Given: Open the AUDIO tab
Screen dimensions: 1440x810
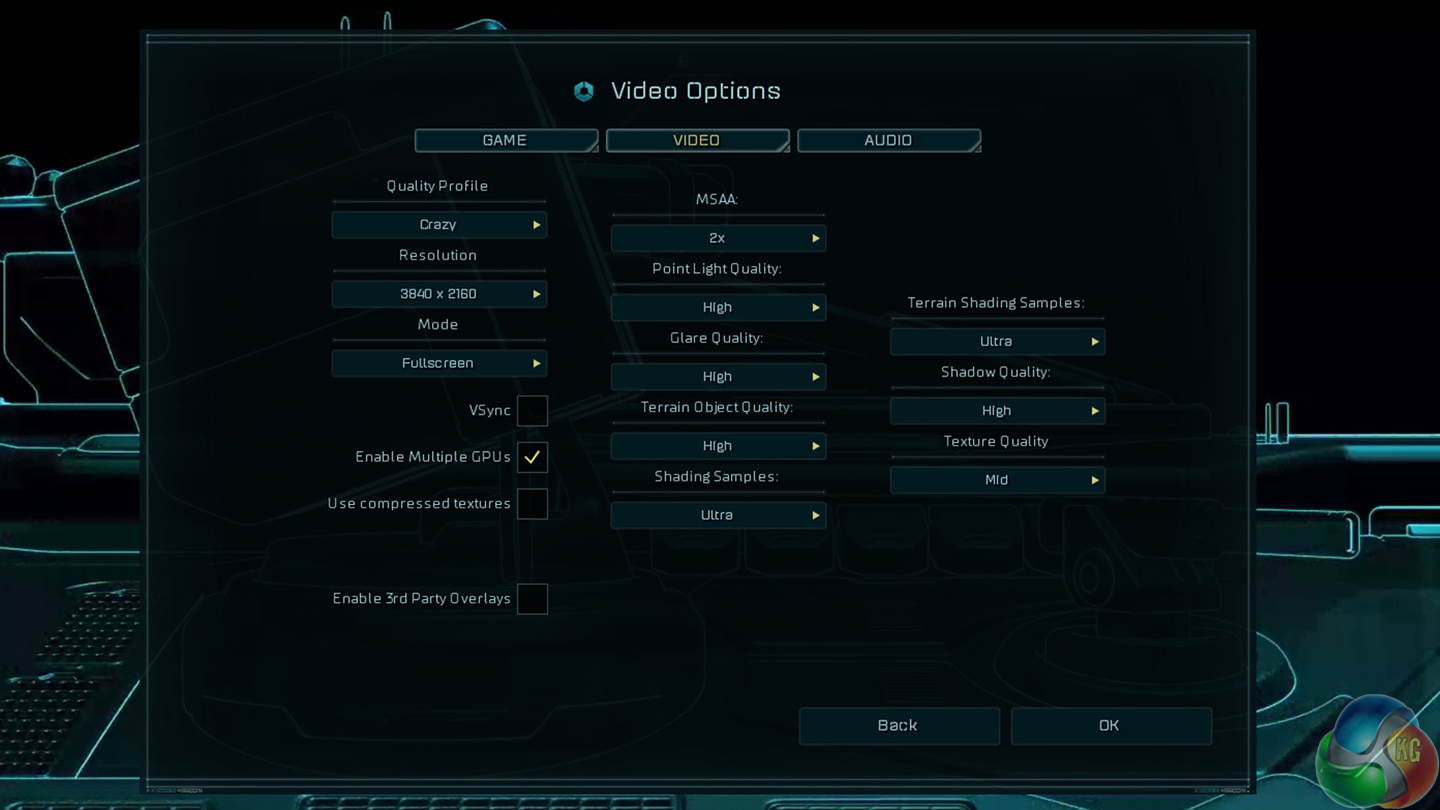Looking at the screenshot, I should coord(888,141).
